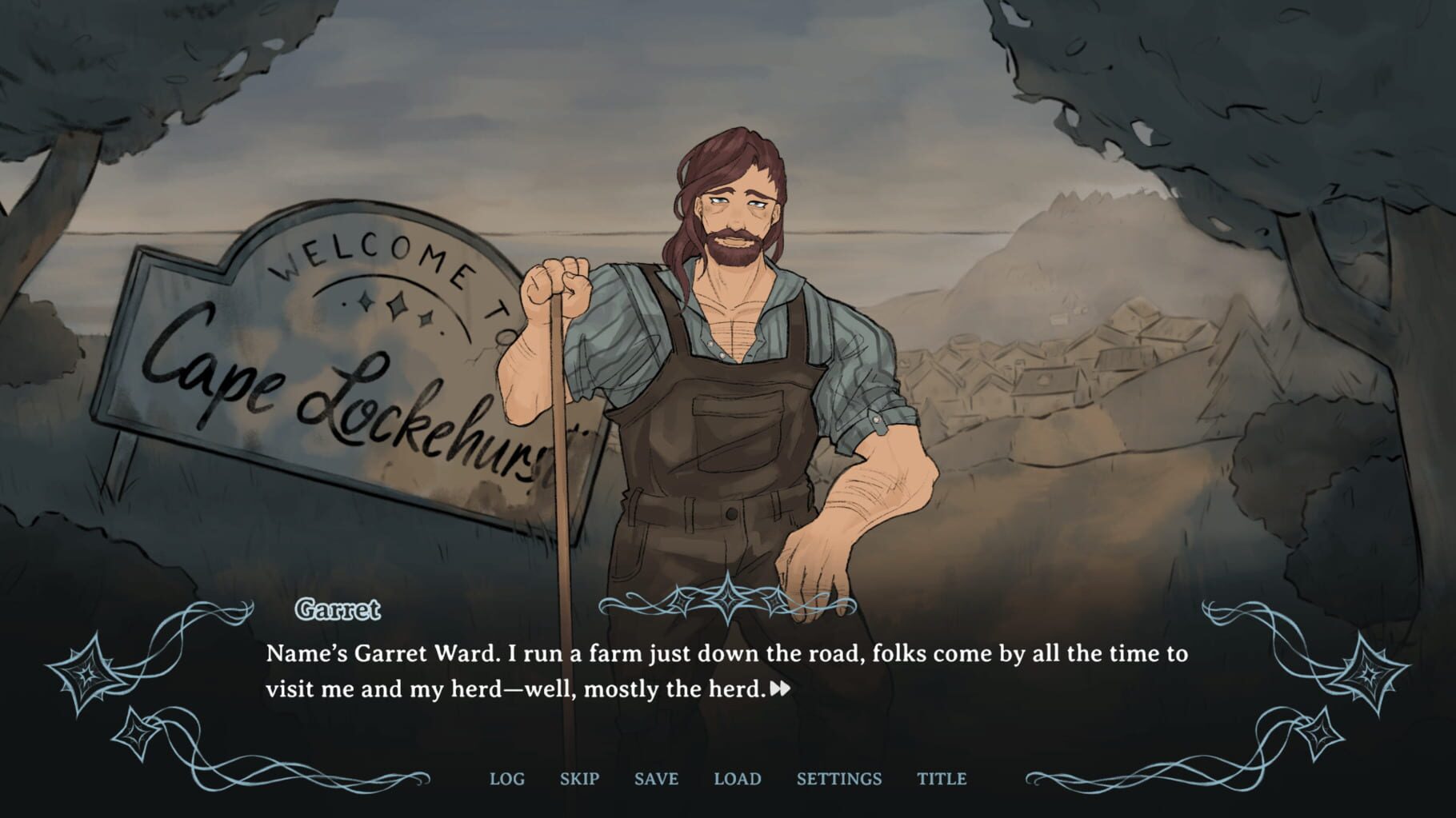The image size is (1456, 818).
Task: Return to the TITLE screen
Action: tap(941, 778)
